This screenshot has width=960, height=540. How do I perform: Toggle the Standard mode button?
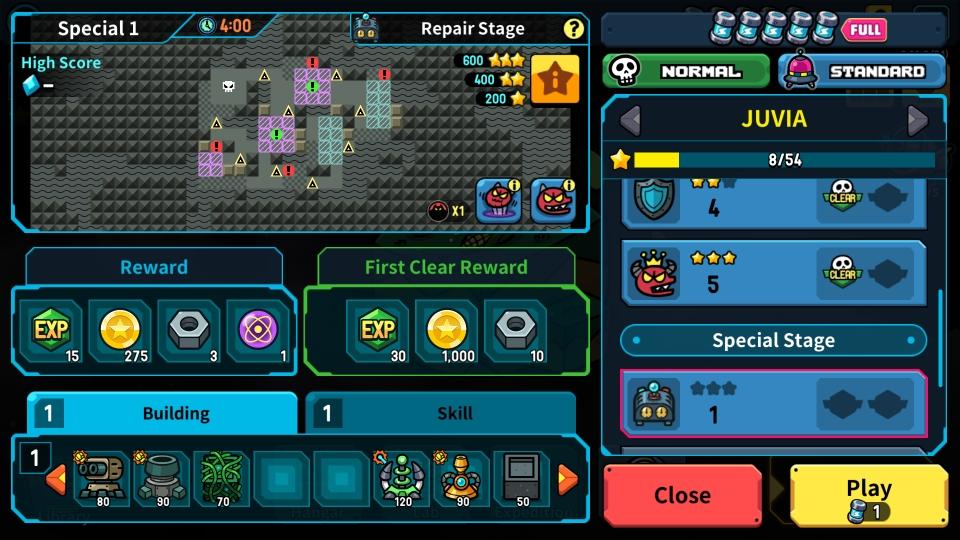tap(861, 71)
